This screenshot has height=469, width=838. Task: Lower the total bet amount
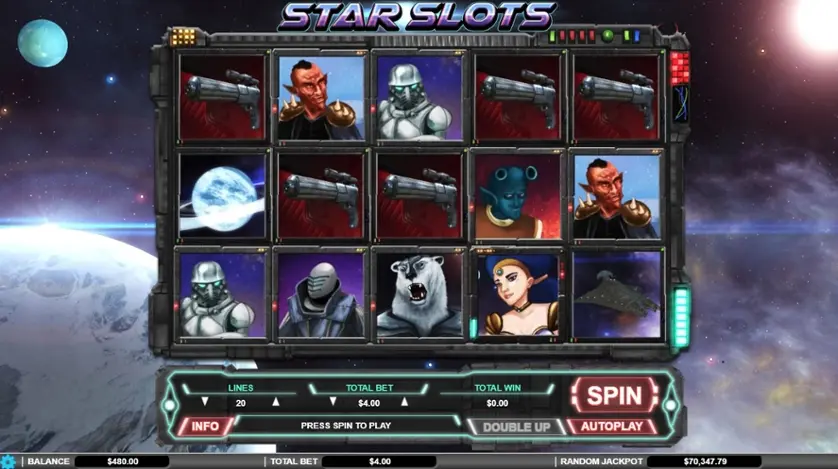(x=331, y=403)
